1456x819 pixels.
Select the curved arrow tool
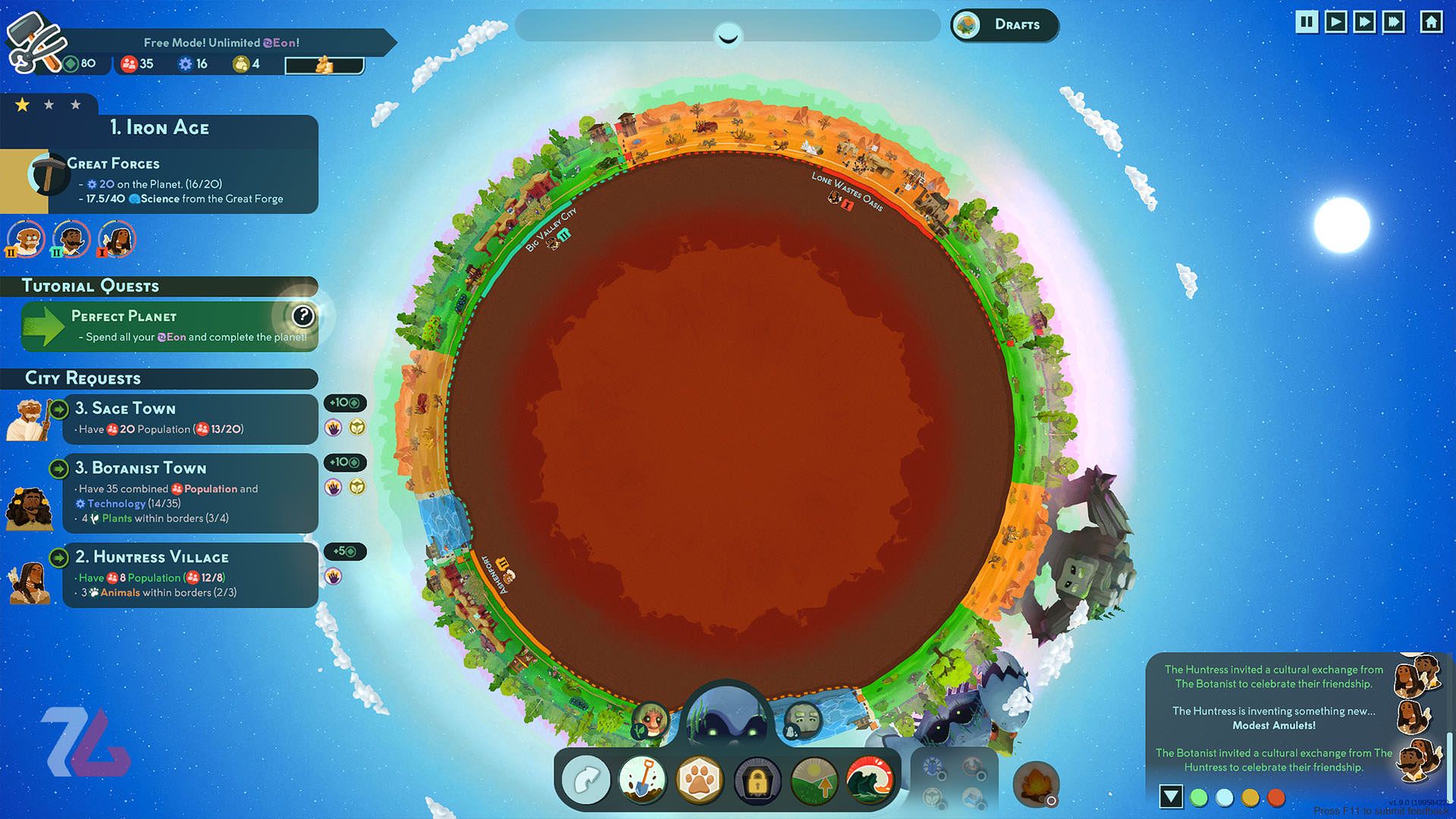pos(585,780)
